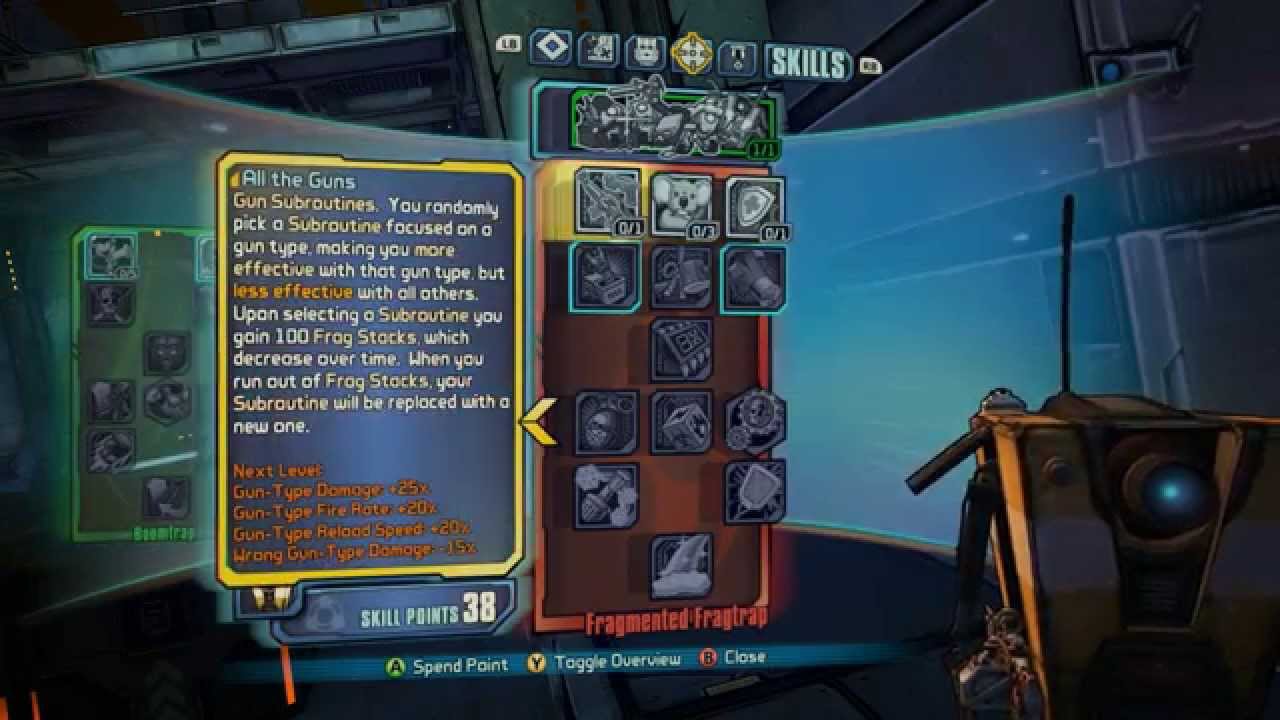Select the skull bomb skill icon
Screen dimensions: 1280x720
607,421
